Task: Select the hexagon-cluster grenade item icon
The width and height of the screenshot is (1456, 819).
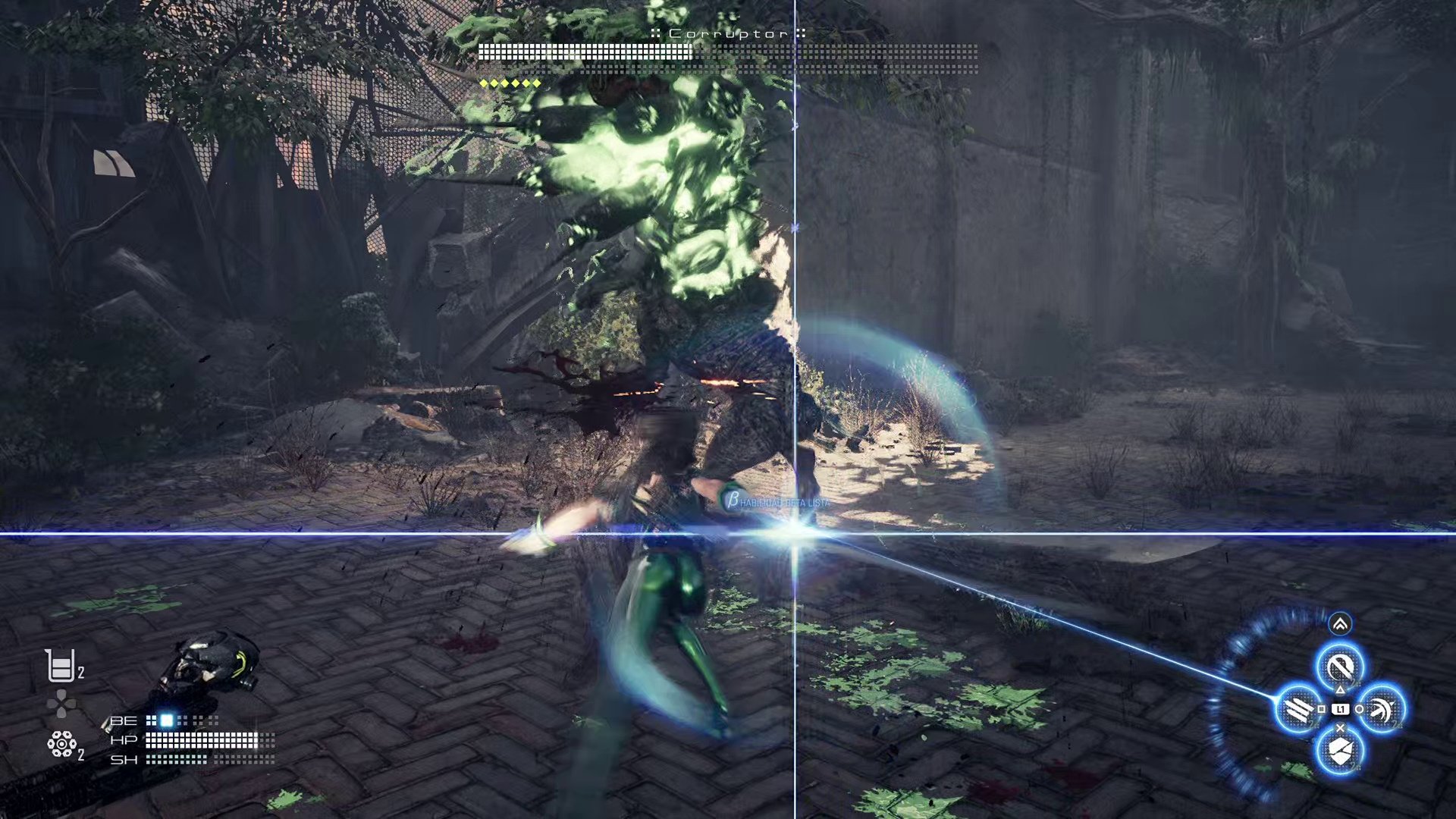Action: pyautogui.click(x=61, y=744)
